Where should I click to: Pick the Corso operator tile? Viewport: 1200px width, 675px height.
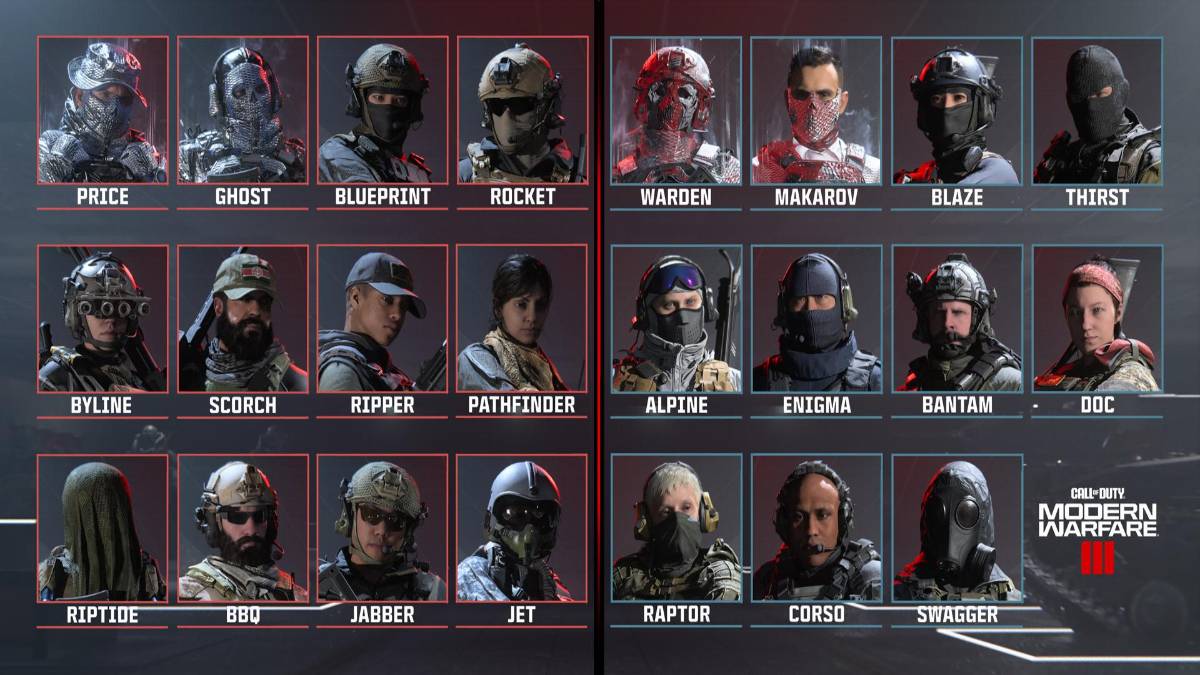click(816, 528)
